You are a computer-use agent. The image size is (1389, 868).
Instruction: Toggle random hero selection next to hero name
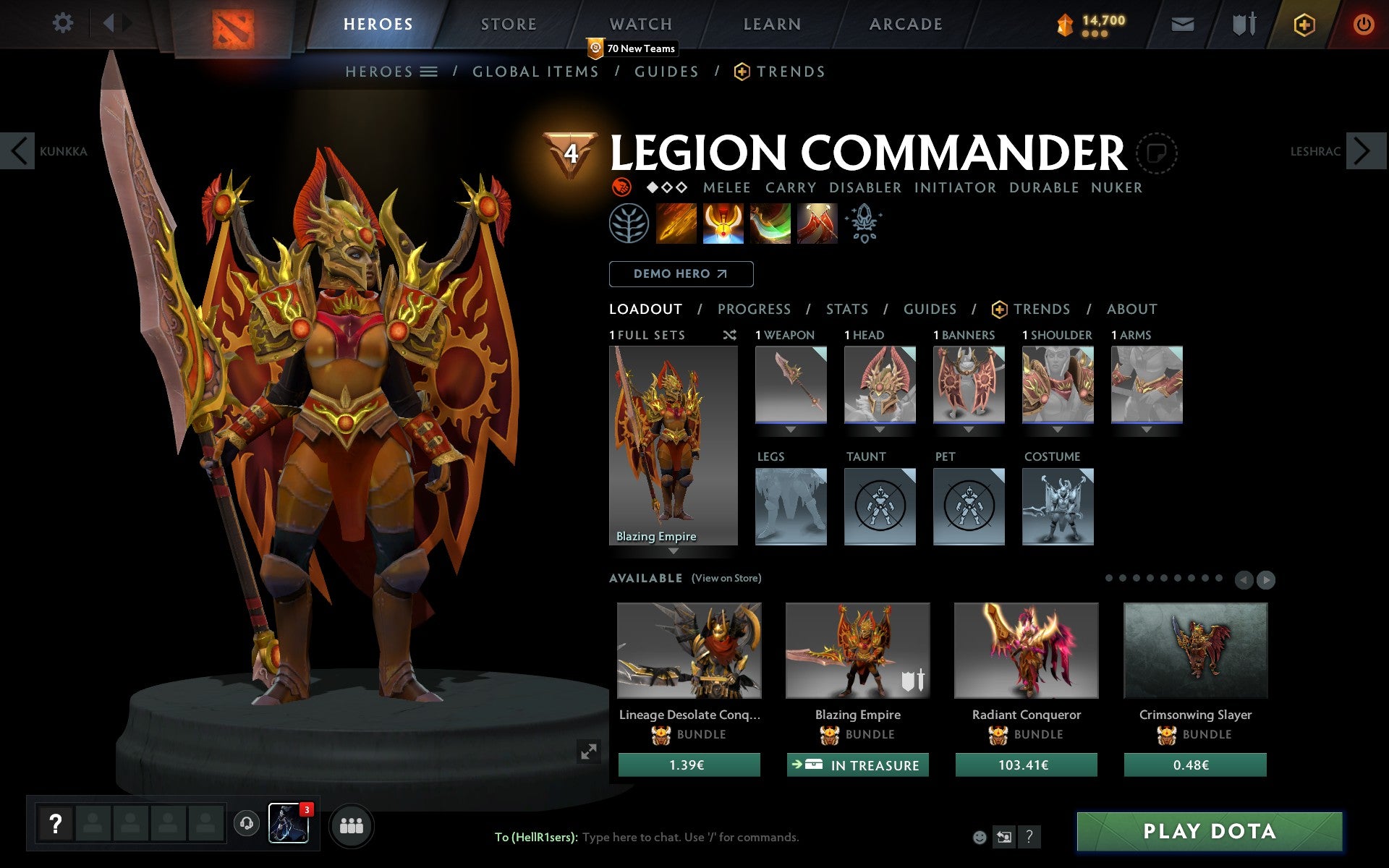pyautogui.click(x=1159, y=154)
